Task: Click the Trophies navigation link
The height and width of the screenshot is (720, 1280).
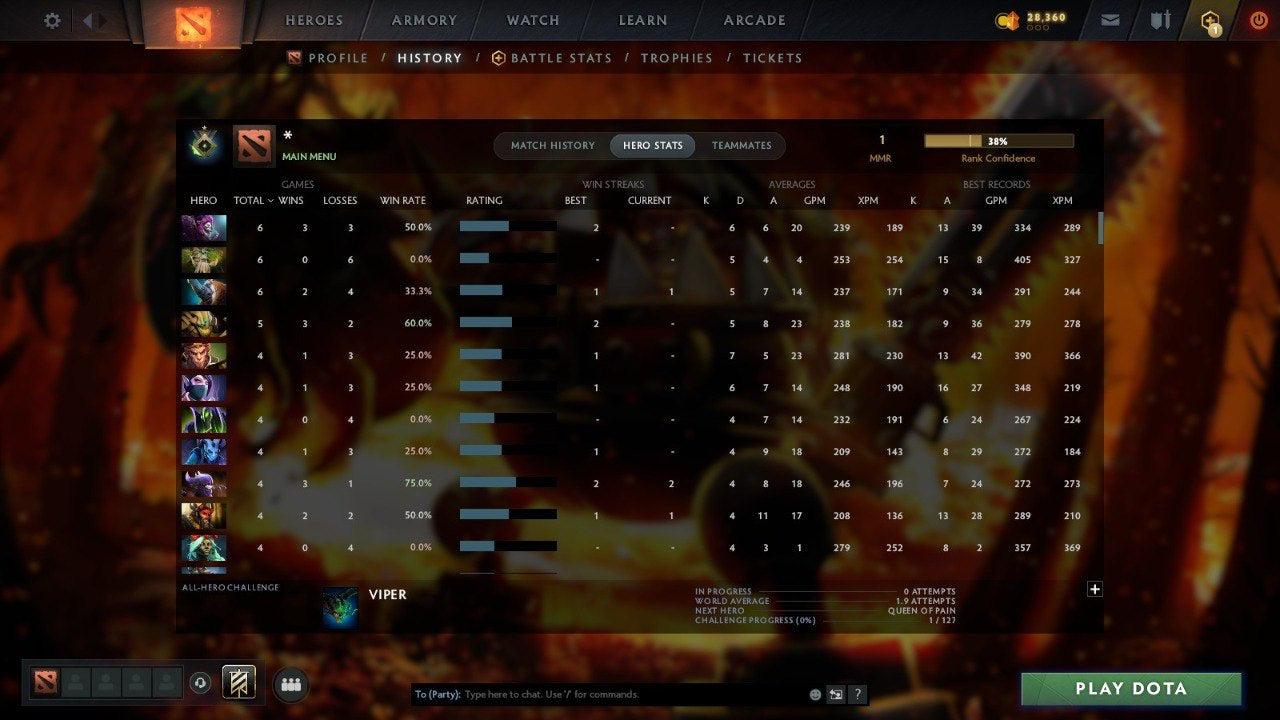Action: [676, 58]
